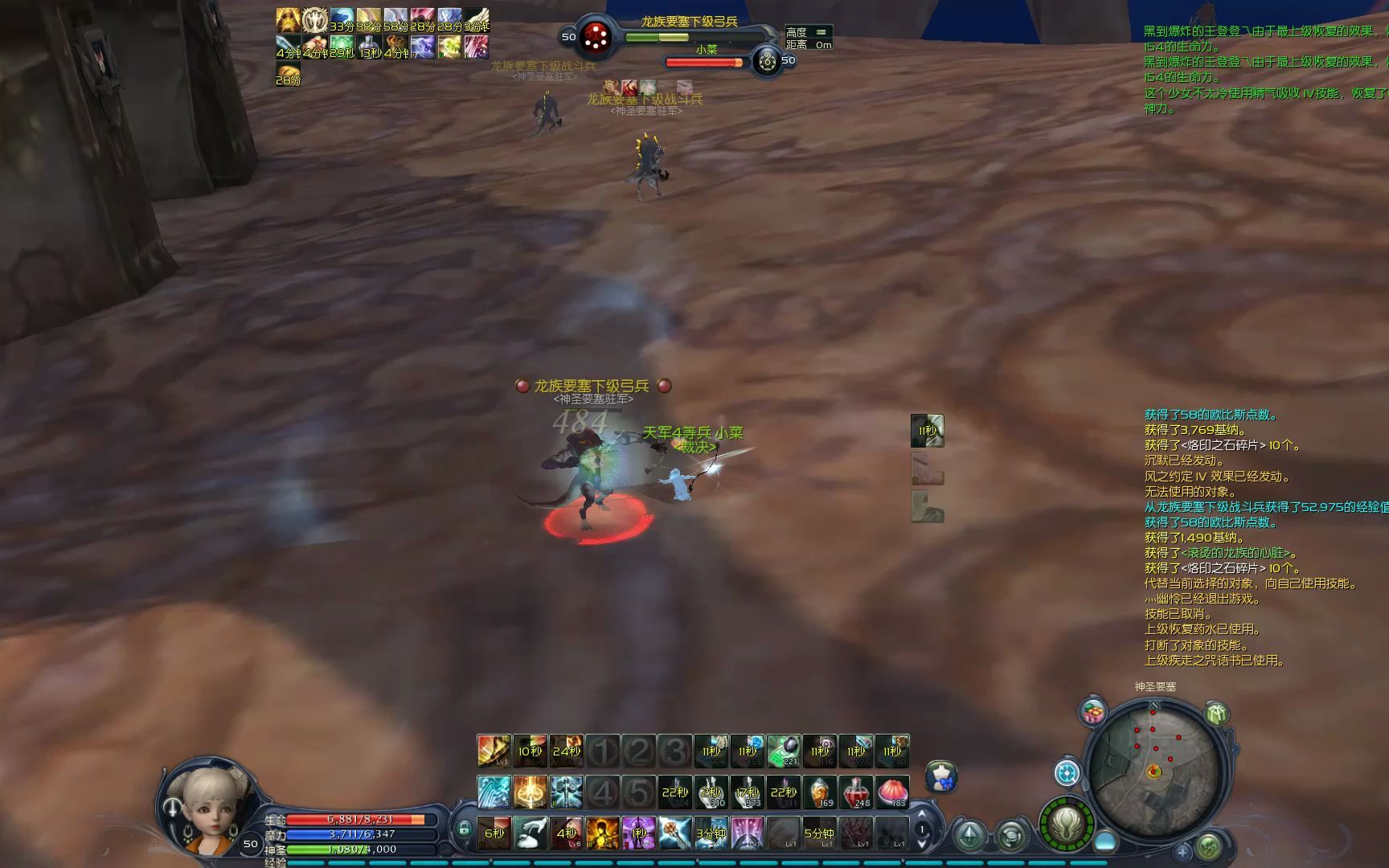Expand the hotbar to next page with up arrow
The height and width of the screenshot is (868, 1389).
921,814
